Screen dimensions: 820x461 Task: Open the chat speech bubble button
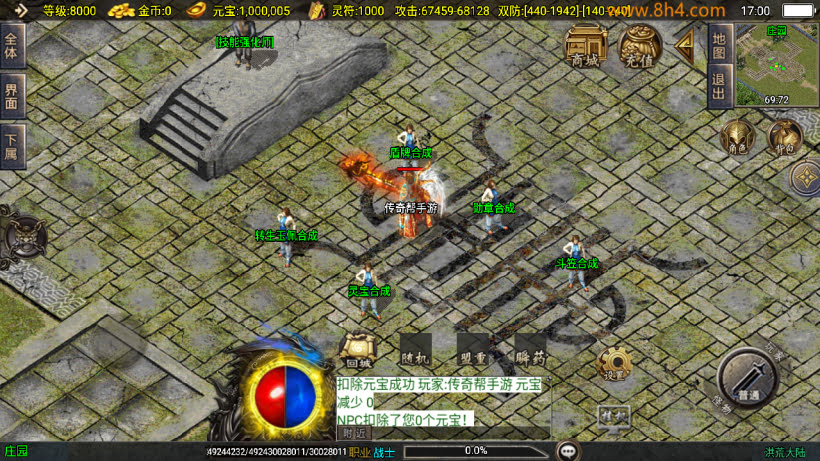coord(568,451)
